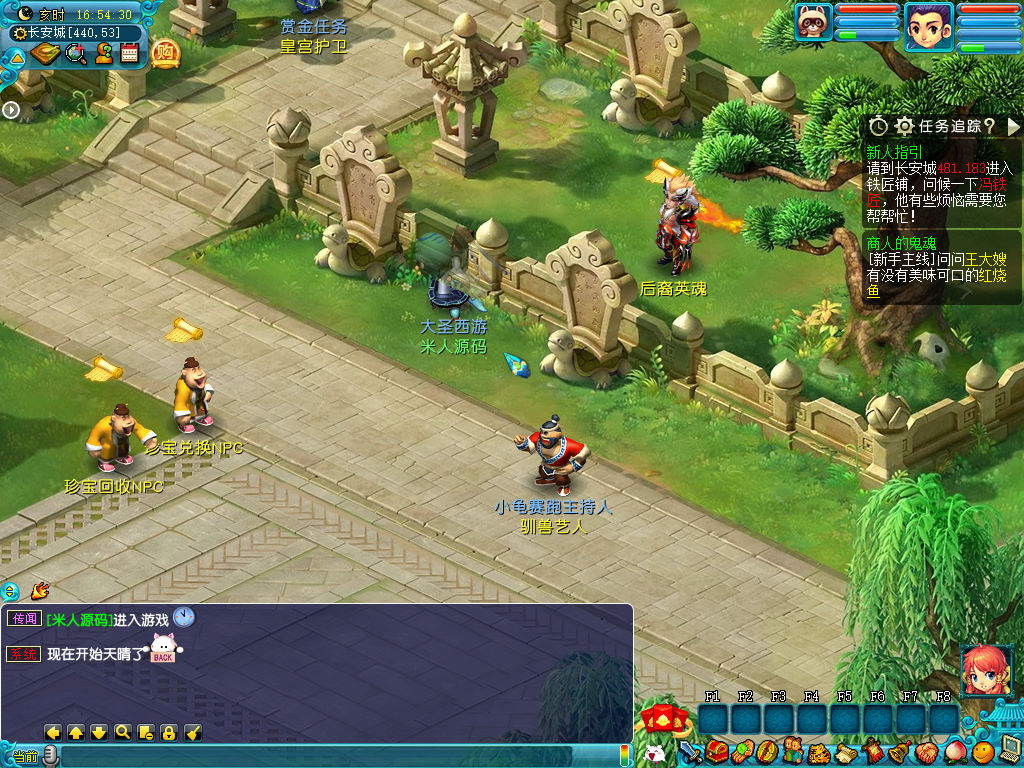
Task: Collapse the top-left panel with the orange triangle
Action: click(x=17, y=57)
